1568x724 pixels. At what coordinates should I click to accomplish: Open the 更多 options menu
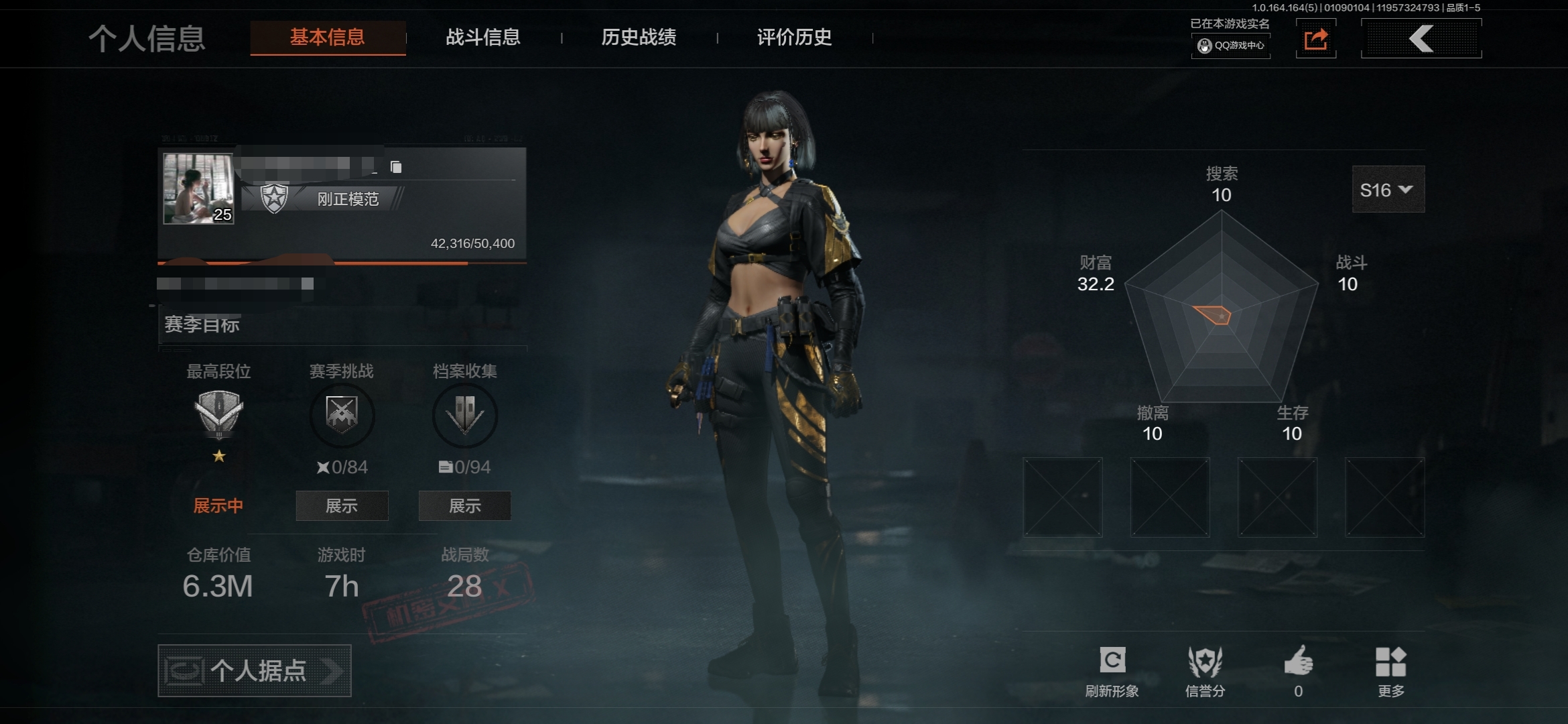[1390, 670]
